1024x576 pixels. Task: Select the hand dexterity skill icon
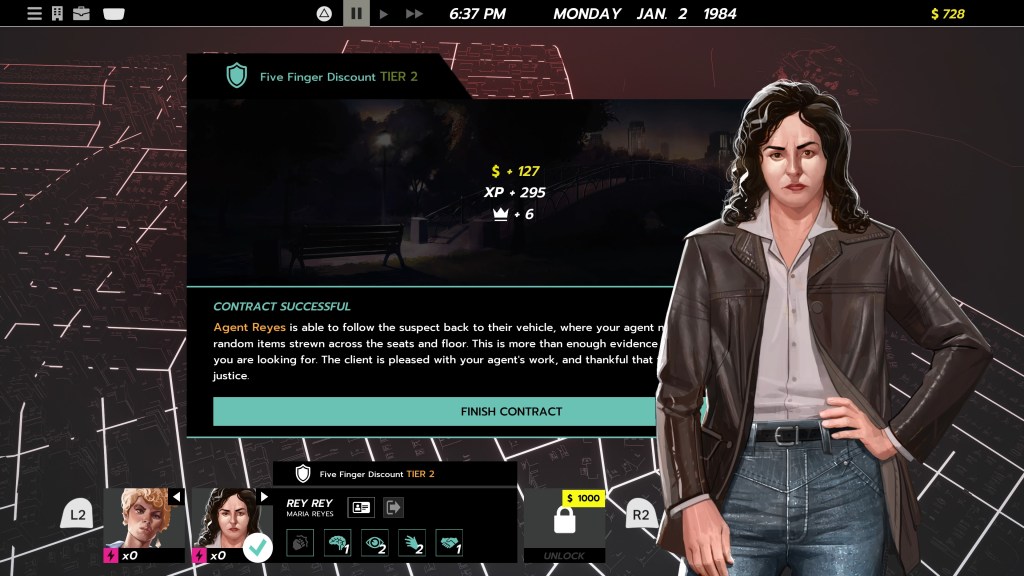click(412, 543)
